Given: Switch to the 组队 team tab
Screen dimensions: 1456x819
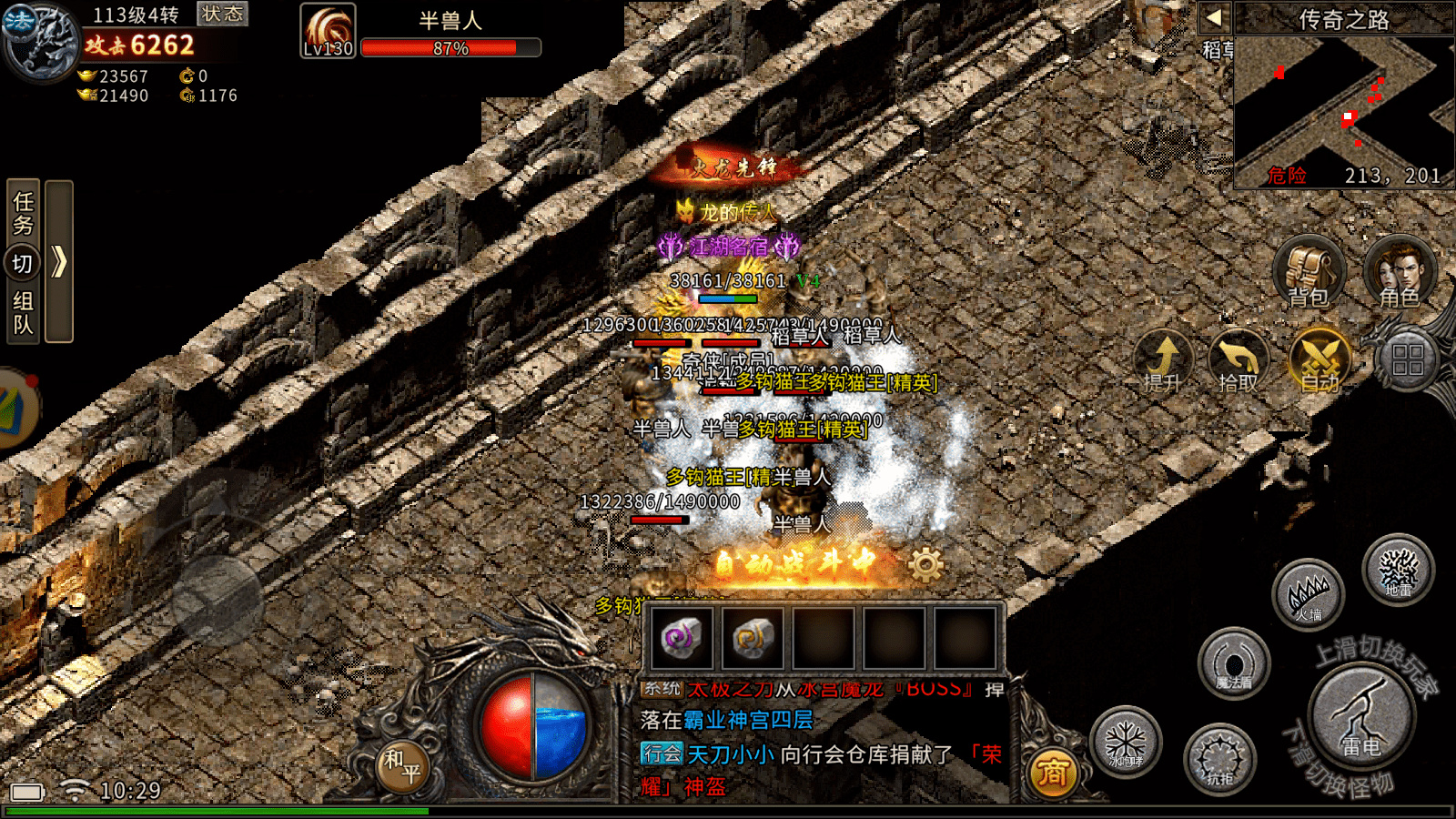Looking at the screenshot, I should [x=24, y=312].
